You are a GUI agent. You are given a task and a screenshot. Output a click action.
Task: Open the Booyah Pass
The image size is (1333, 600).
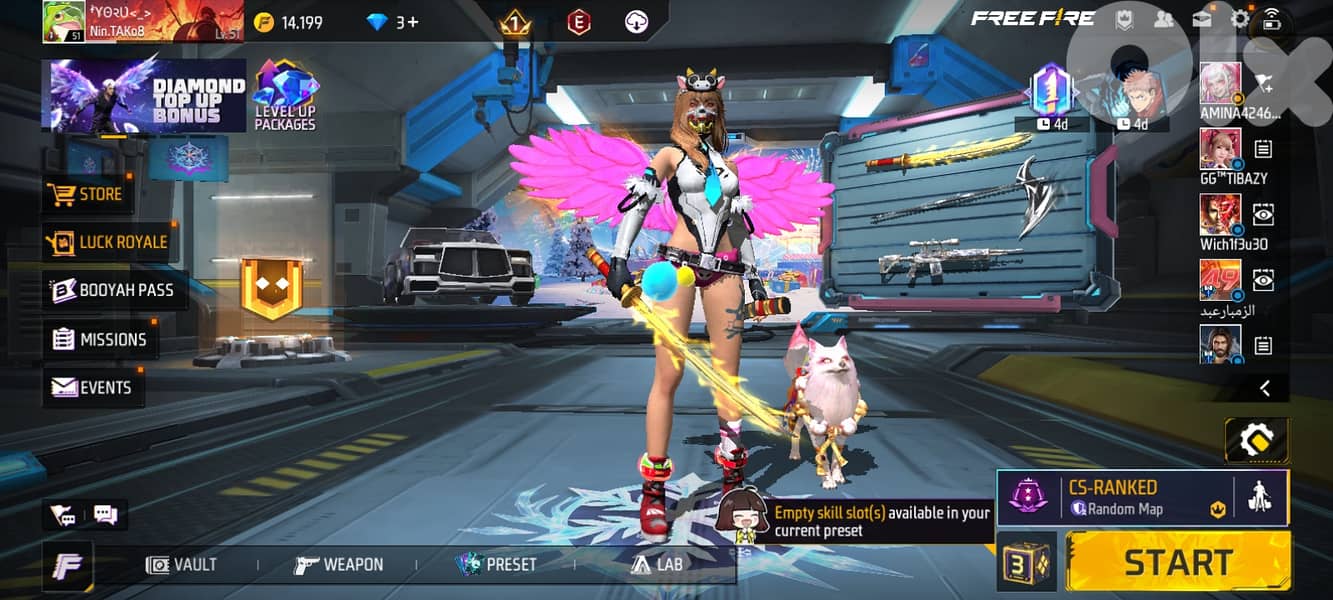coord(113,290)
